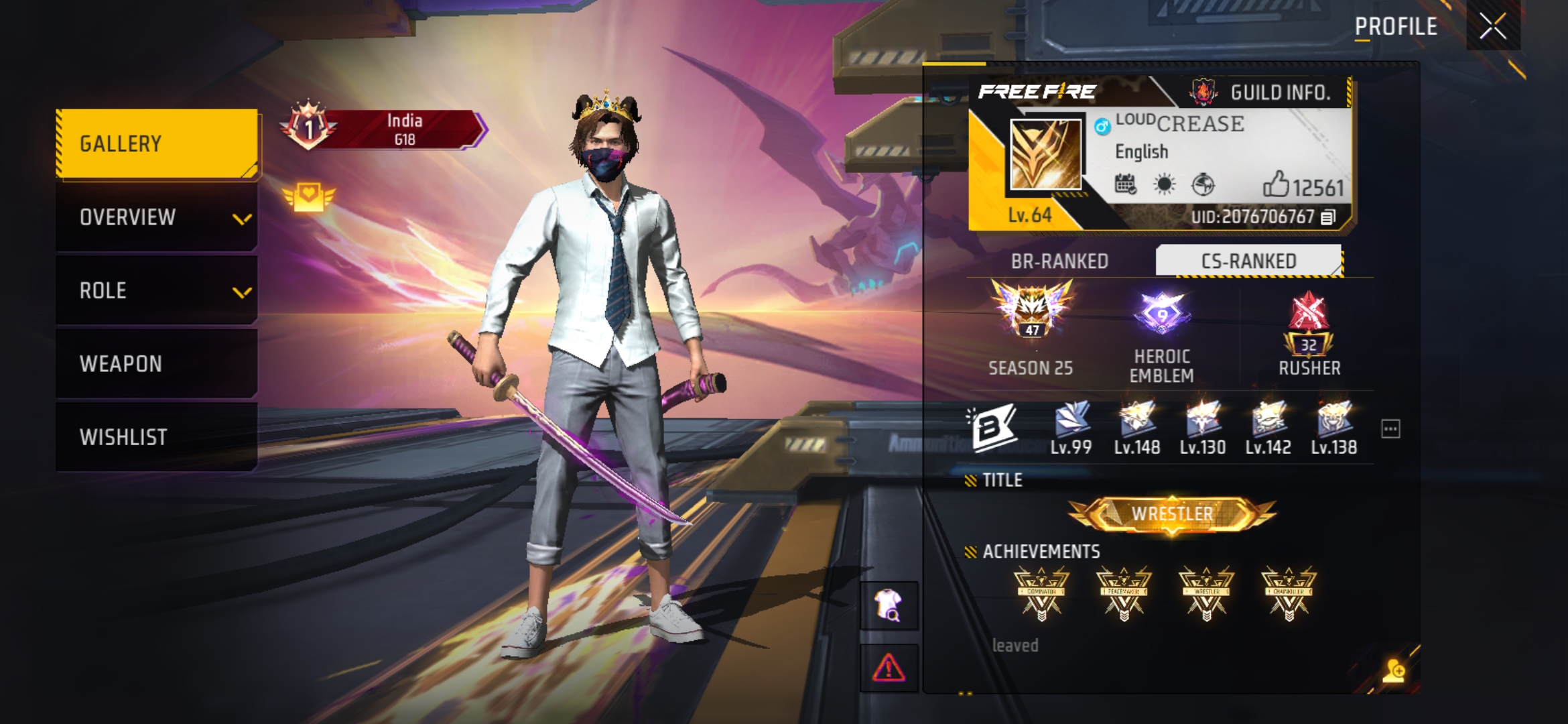Open the India G18 rank badge
The height and width of the screenshot is (724, 1568).
tap(383, 129)
